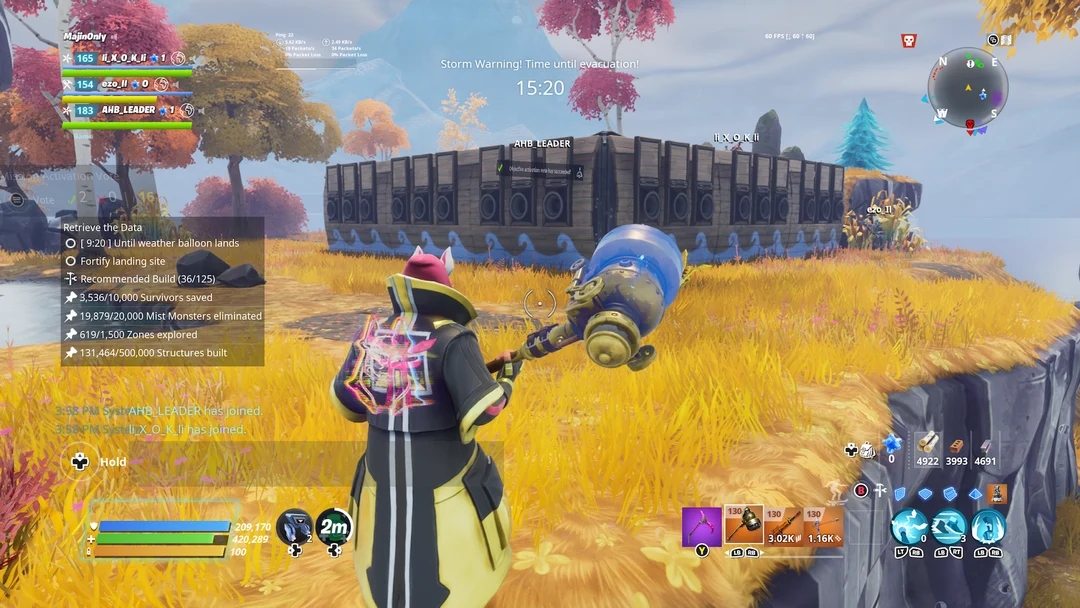This screenshot has height=608, width=1080.
Task: Choose the blue pyramid roof piece
Action: (x=975, y=493)
